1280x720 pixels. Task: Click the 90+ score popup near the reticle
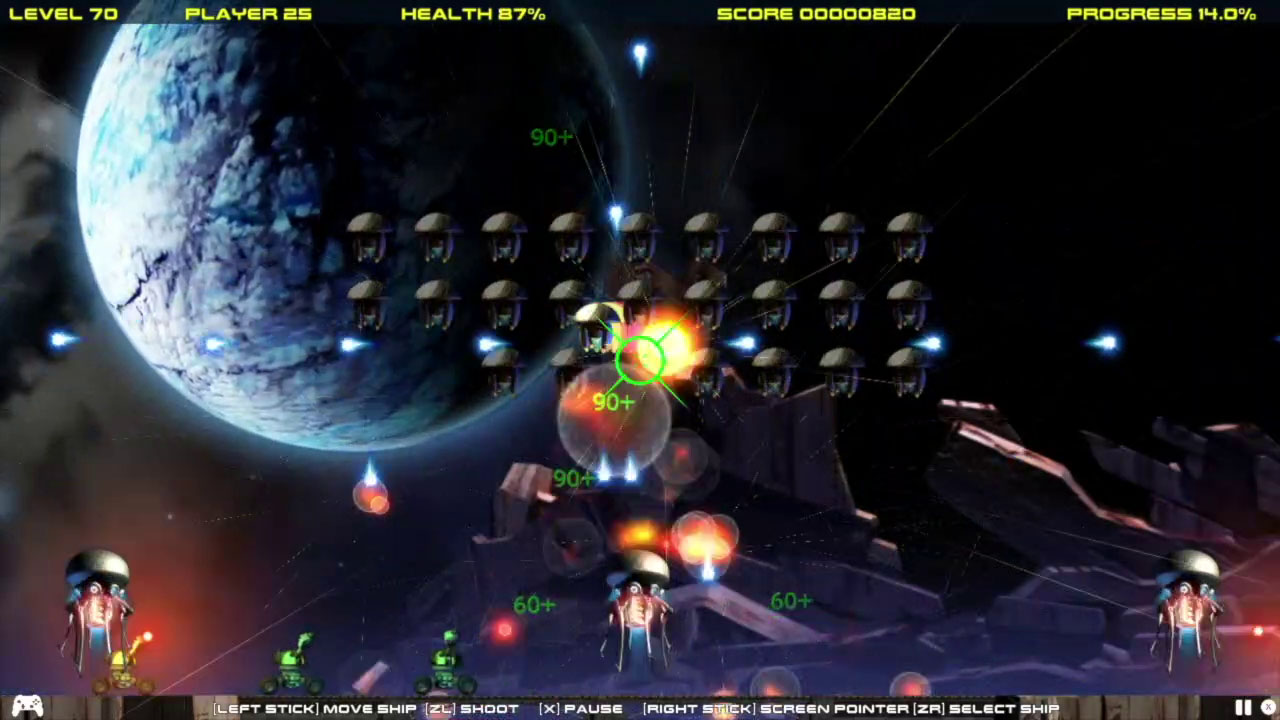[611, 402]
